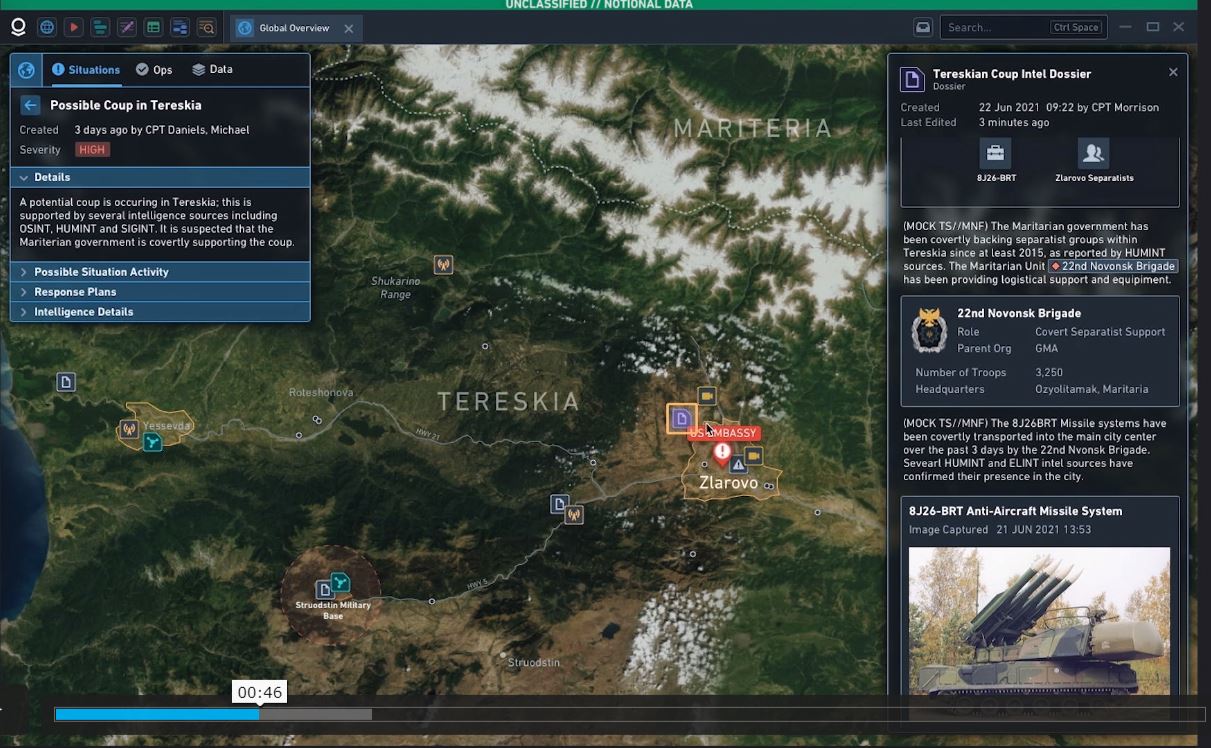Close the Global Overview tab
1211x748 pixels.
tap(348, 28)
